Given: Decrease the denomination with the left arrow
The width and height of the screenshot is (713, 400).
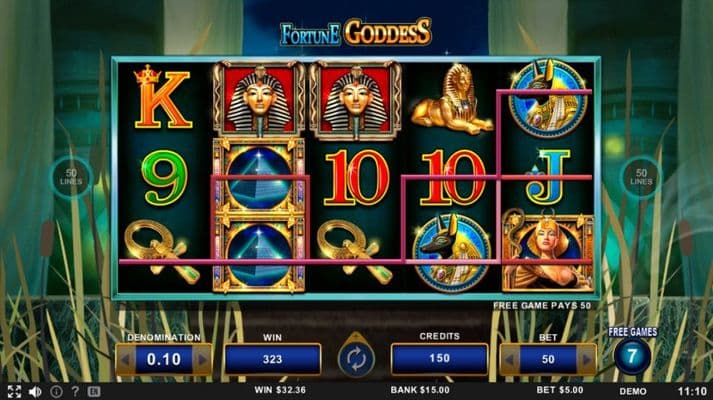Looking at the screenshot, I should point(123,359).
